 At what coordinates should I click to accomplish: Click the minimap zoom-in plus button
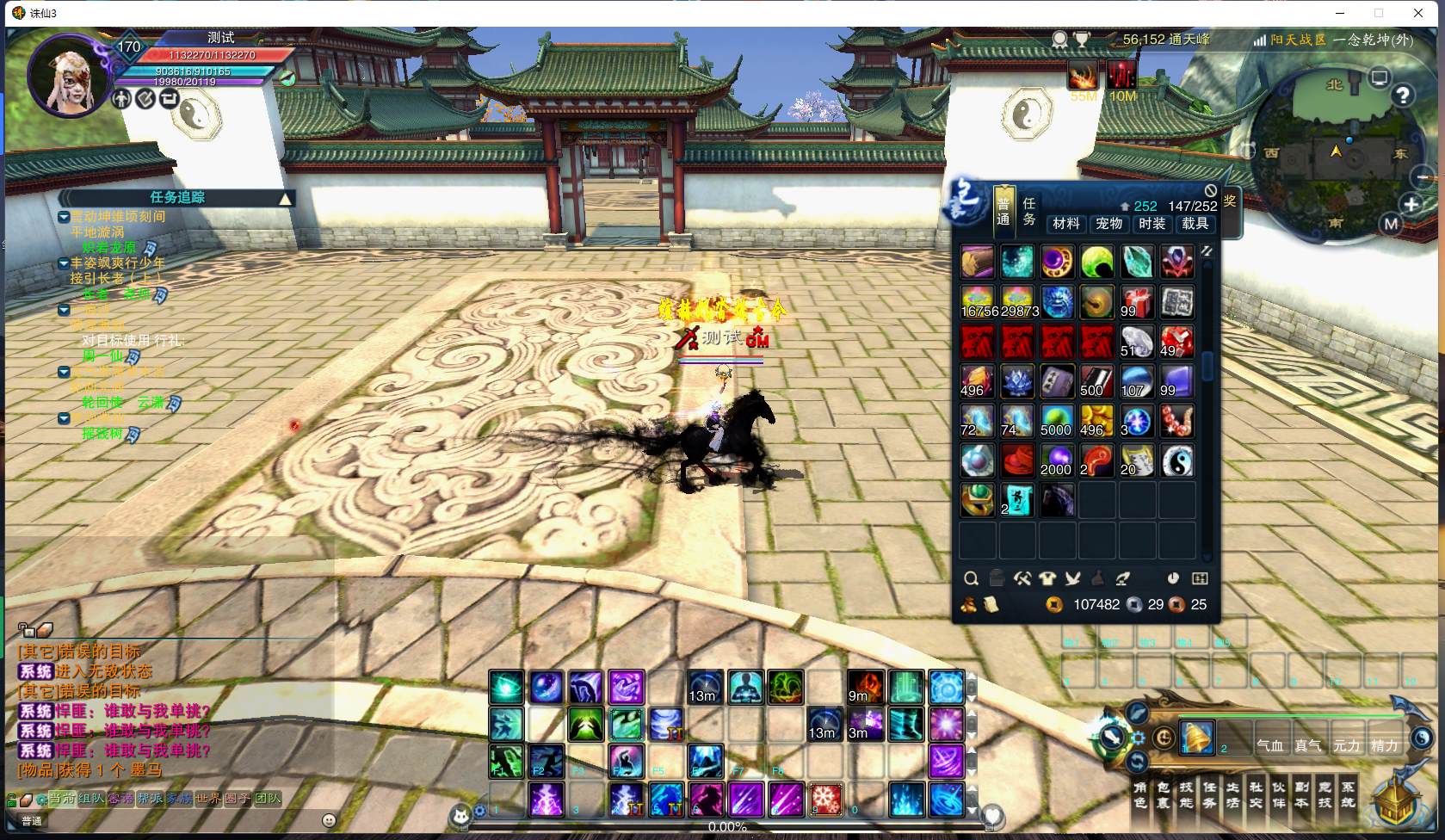pyautogui.click(x=1411, y=205)
